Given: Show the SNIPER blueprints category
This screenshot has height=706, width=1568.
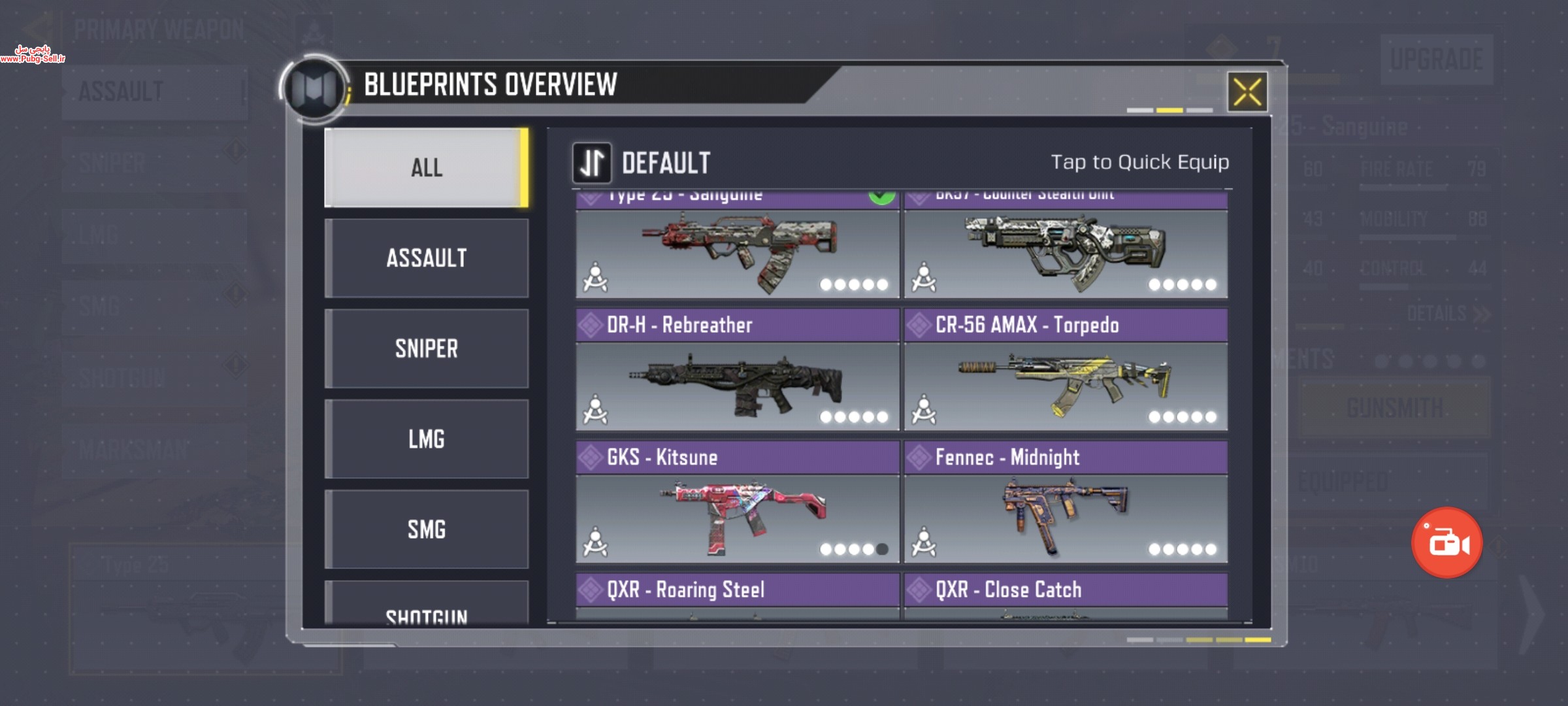Looking at the screenshot, I should pos(426,348).
